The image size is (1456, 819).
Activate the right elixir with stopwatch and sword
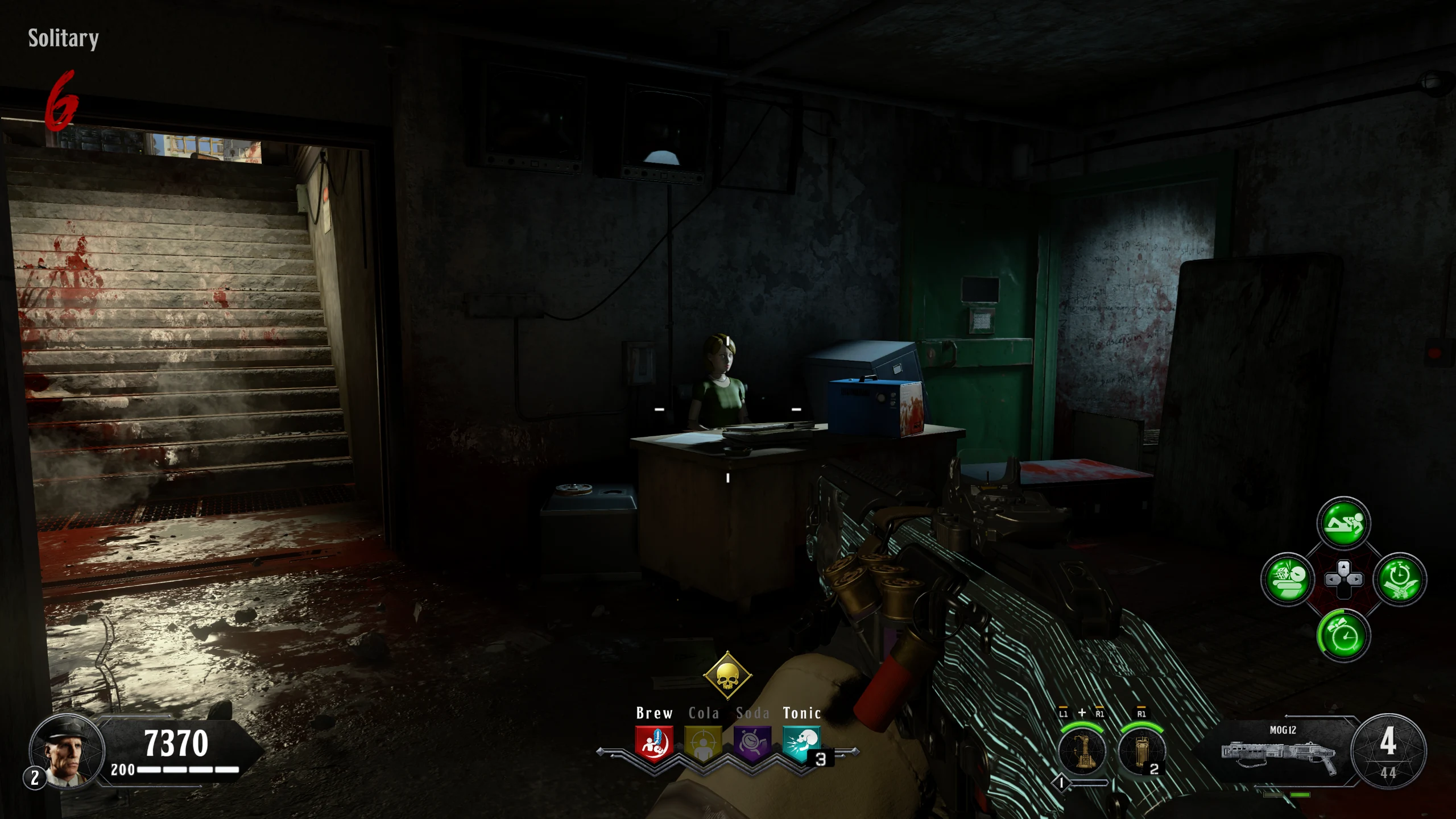point(1400,580)
